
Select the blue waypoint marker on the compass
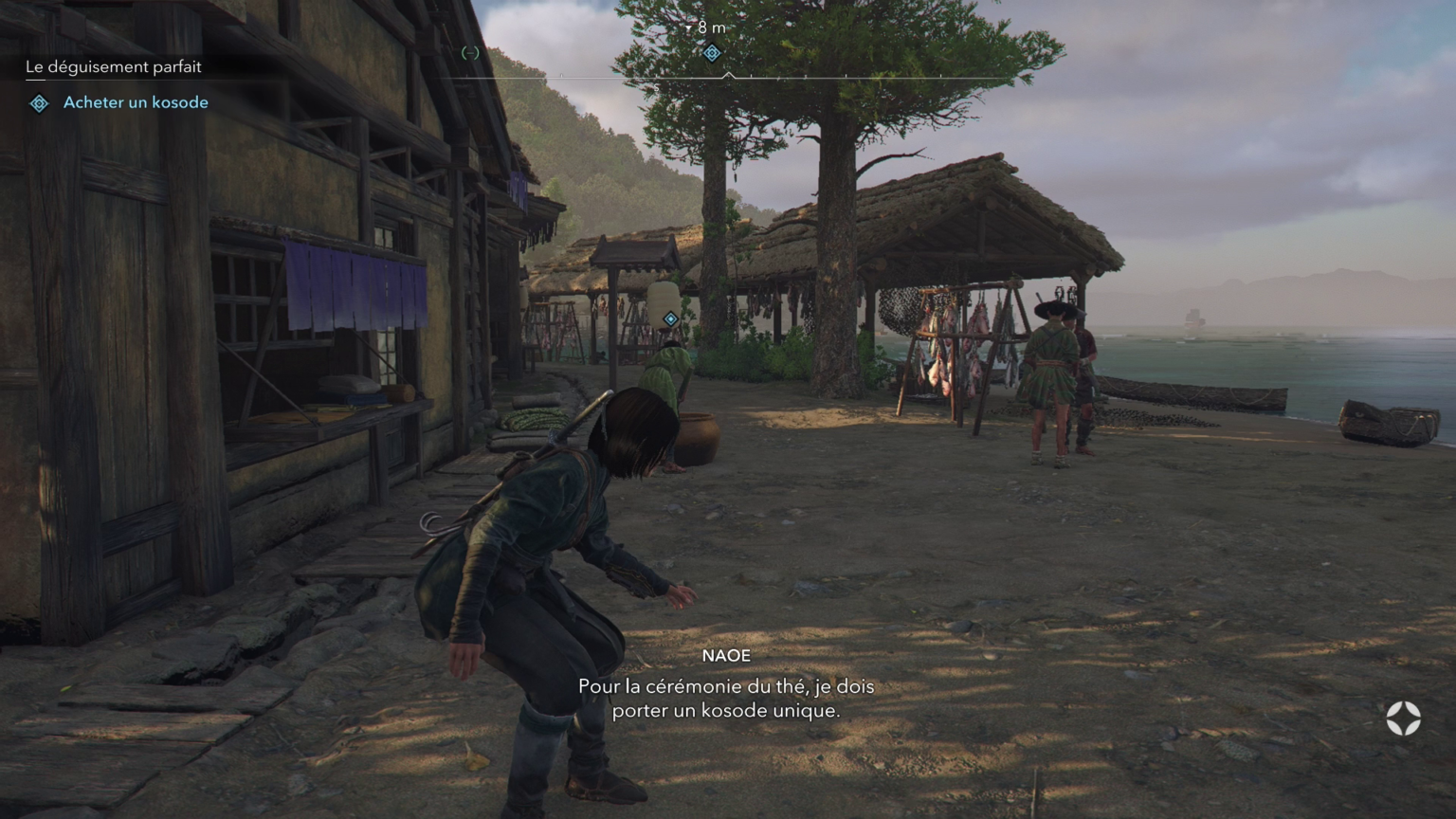point(713,53)
